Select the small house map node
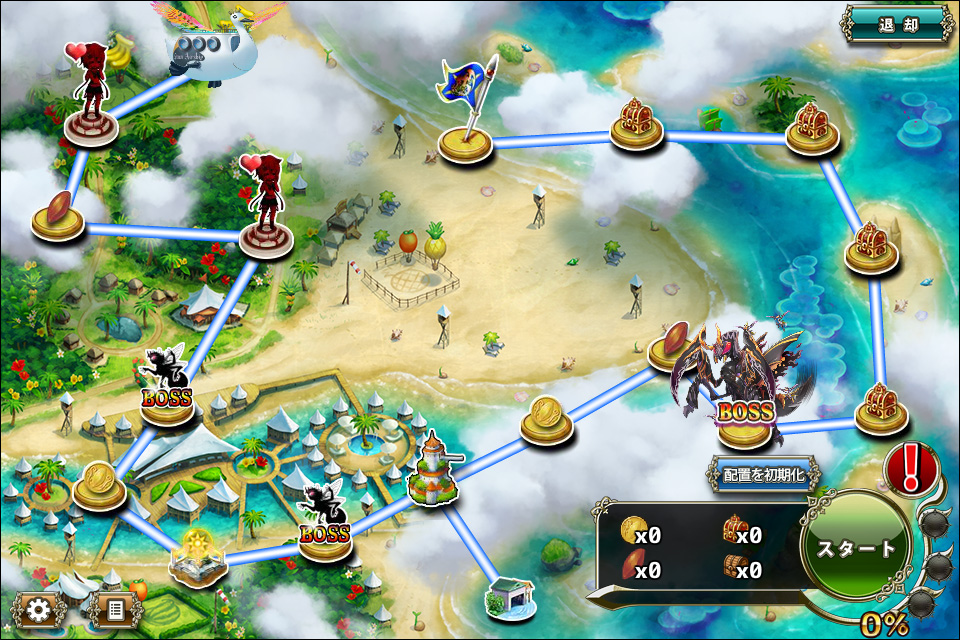This screenshot has width=960, height=640. pyautogui.click(x=506, y=596)
